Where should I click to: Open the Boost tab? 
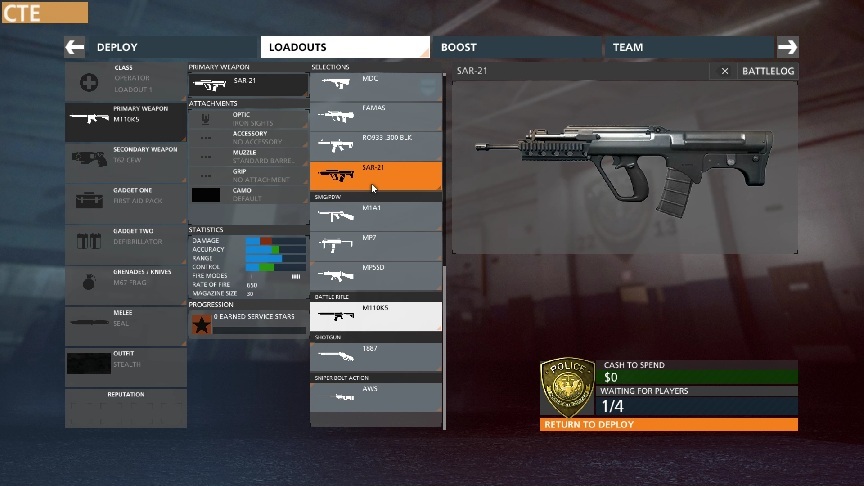[x=515, y=47]
